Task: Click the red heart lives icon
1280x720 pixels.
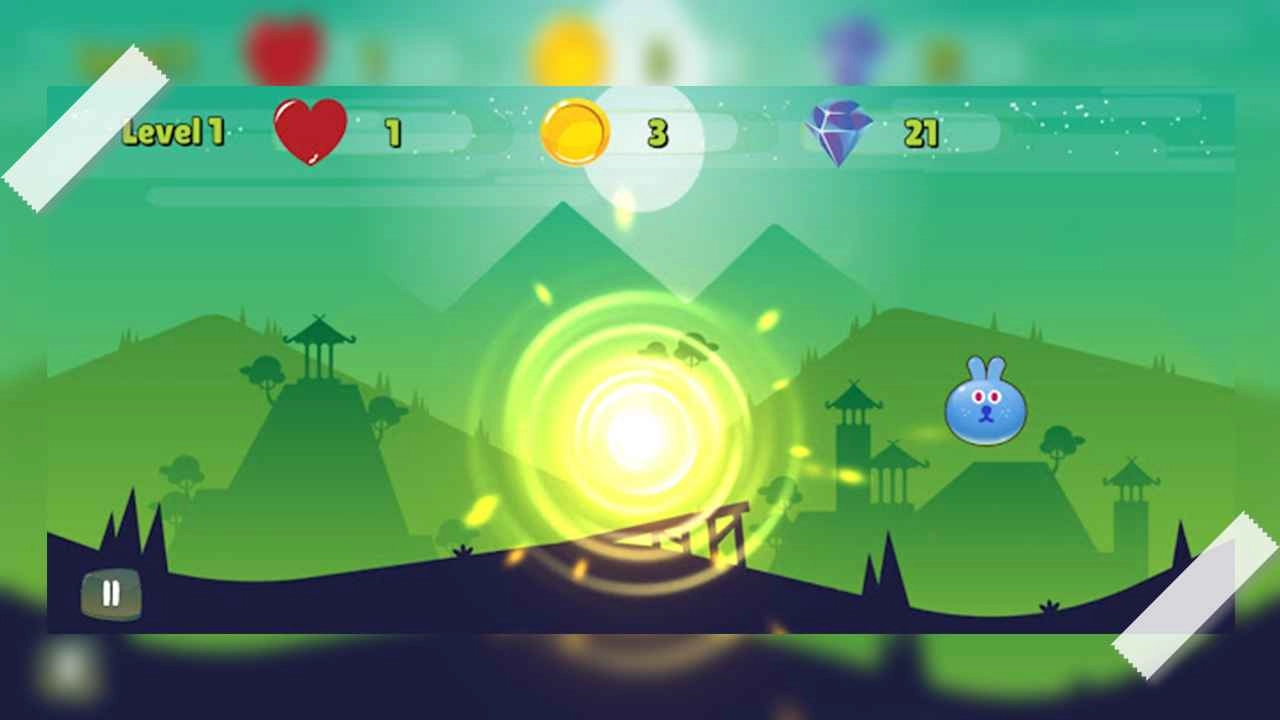Action: 310,132
